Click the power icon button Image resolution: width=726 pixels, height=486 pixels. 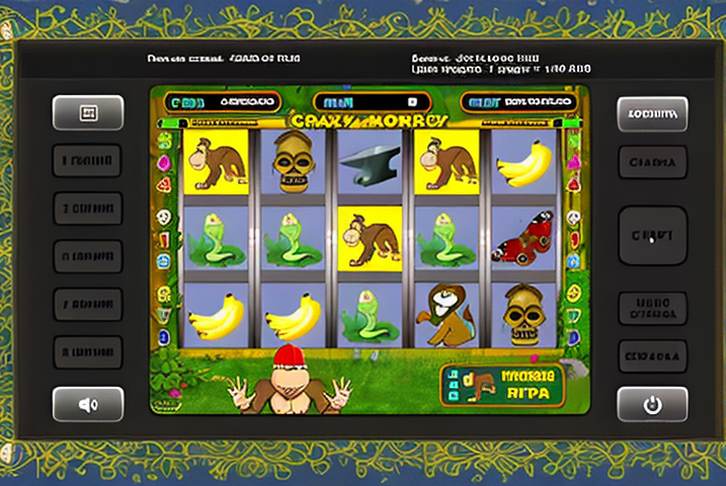pyautogui.click(x=652, y=404)
